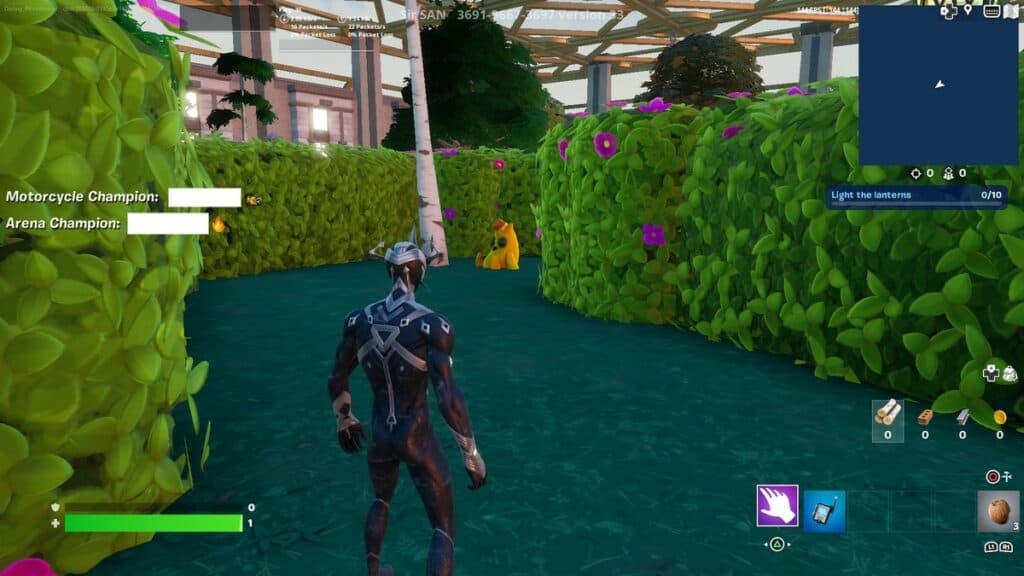This screenshot has width=1024, height=576.
Task: Click the Motorcycle Champion name field
Action: [204, 197]
